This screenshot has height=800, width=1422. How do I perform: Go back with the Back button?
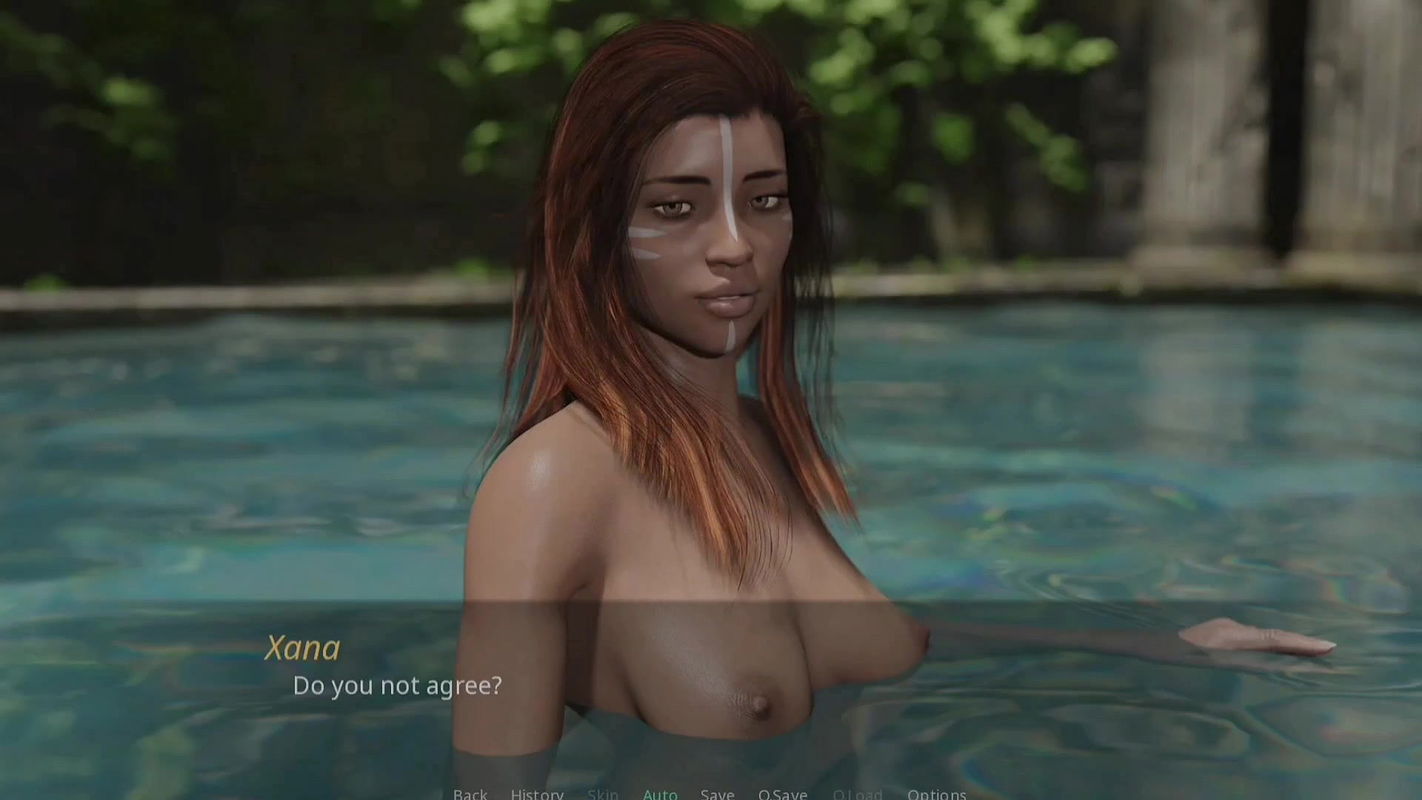point(470,794)
